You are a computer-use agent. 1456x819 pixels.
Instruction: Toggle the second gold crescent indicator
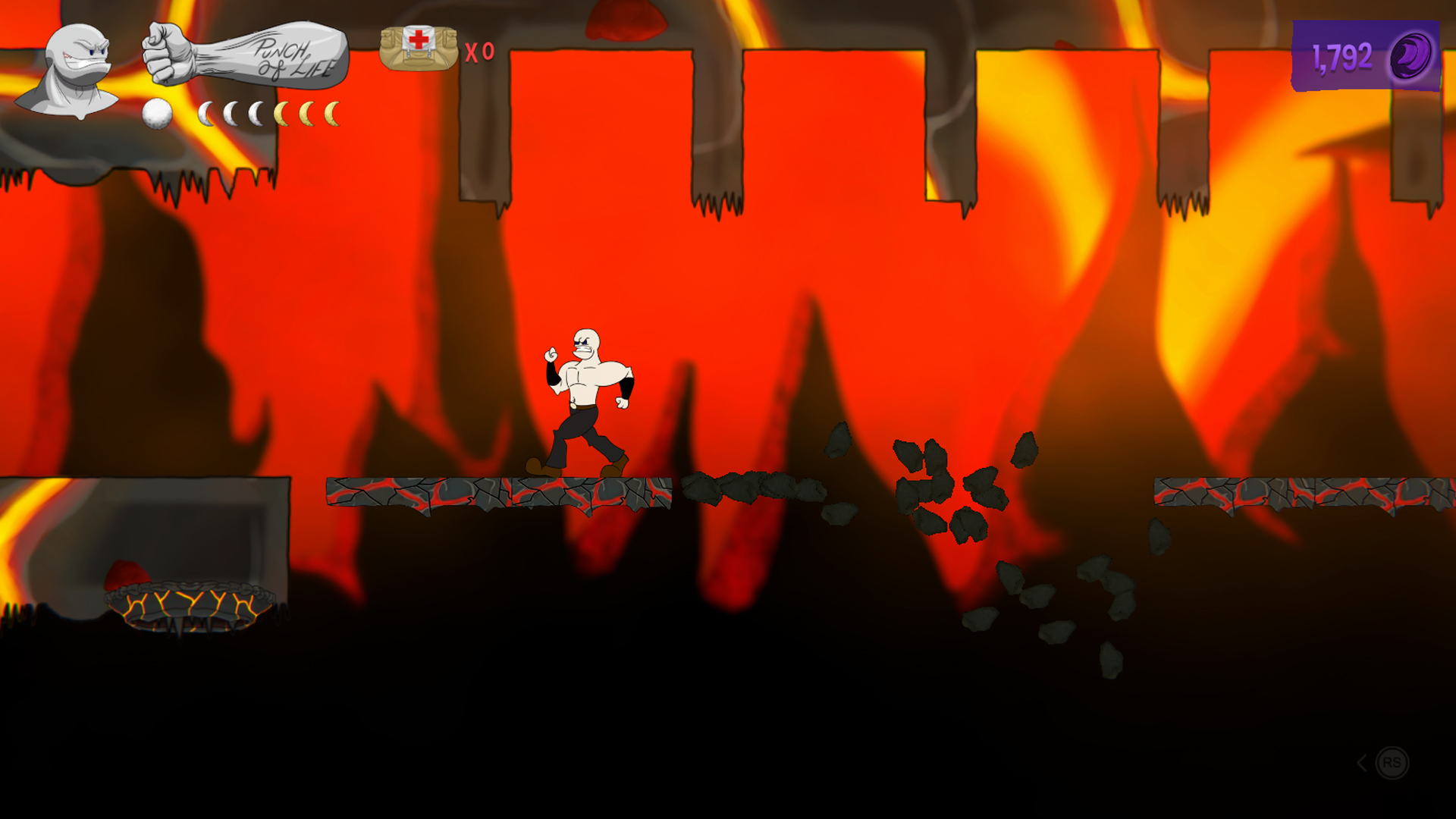pos(306,114)
